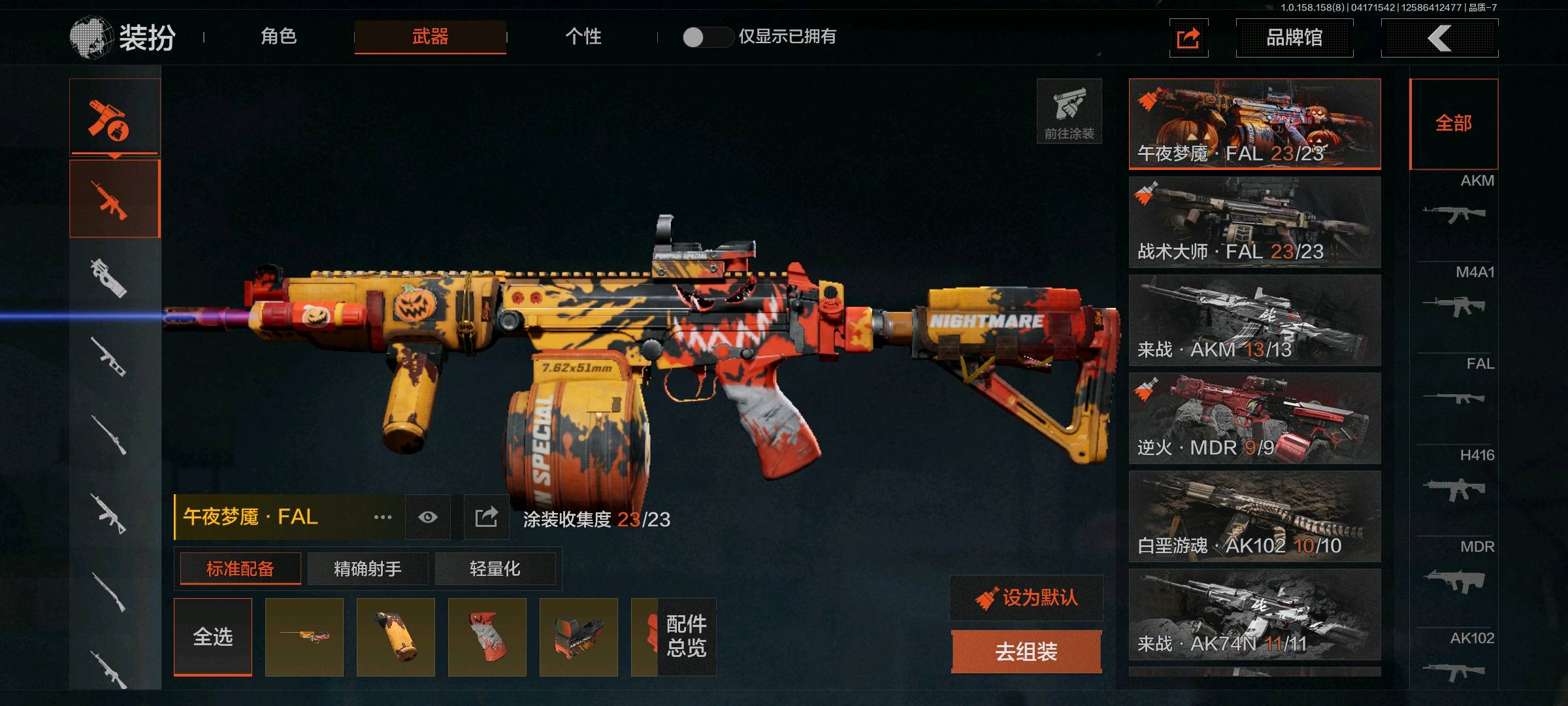Open the 个性 tab

point(583,37)
